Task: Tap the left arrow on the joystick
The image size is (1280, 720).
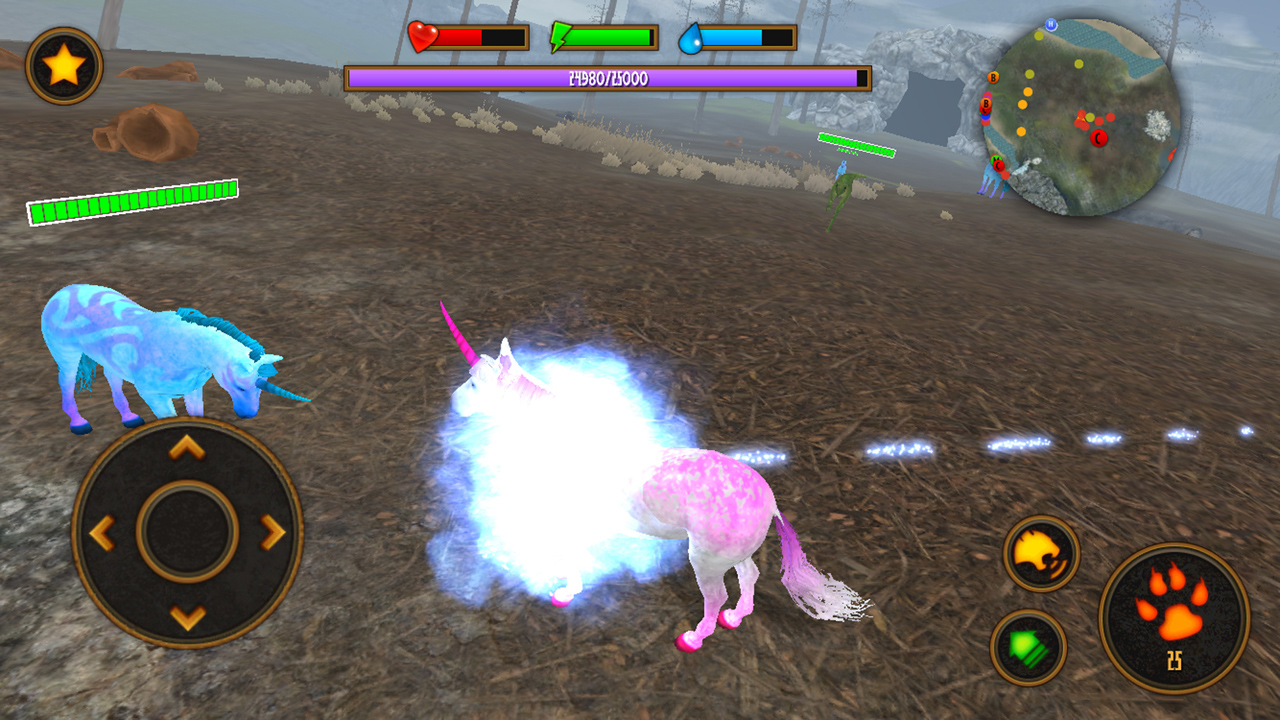Action: pyautogui.click(x=102, y=533)
